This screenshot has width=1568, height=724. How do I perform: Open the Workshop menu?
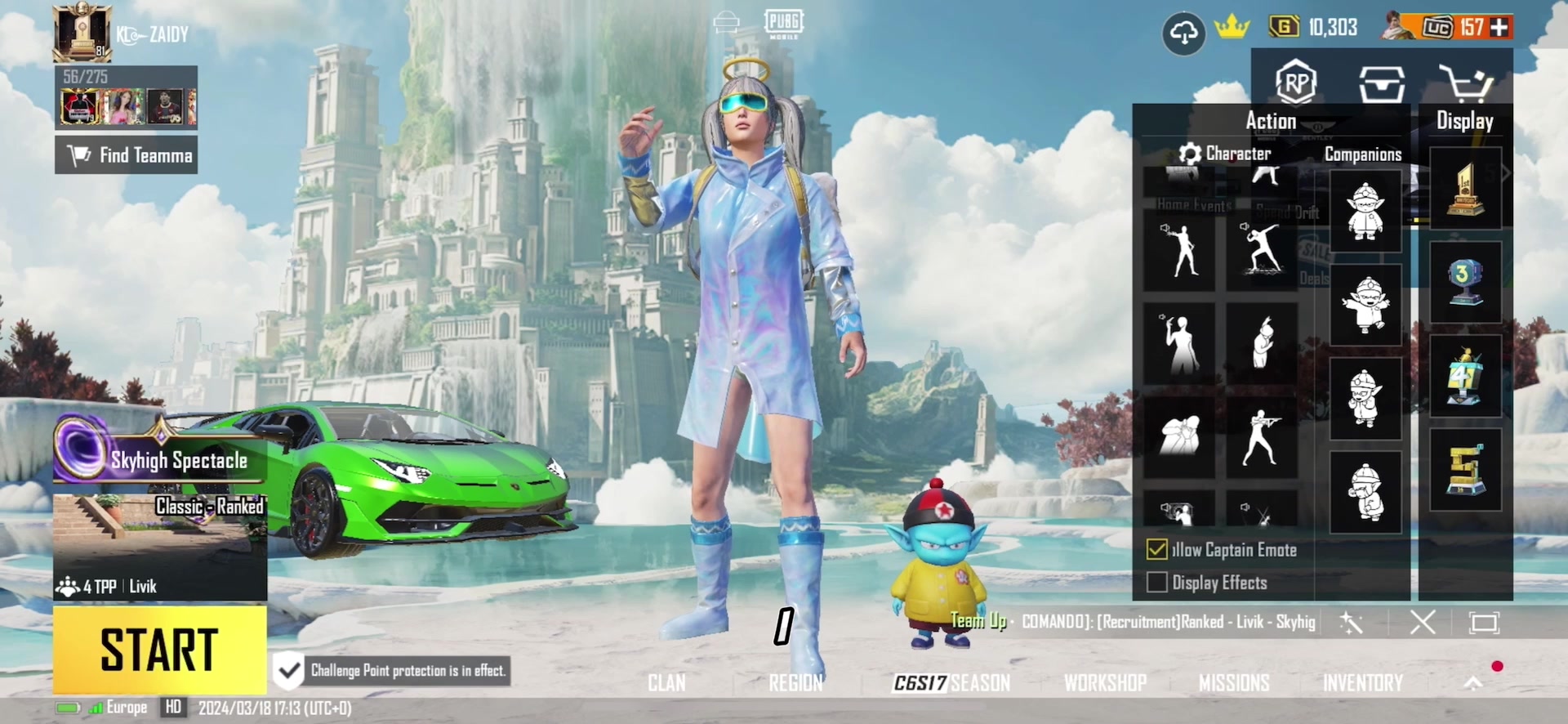tap(1105, 683)
